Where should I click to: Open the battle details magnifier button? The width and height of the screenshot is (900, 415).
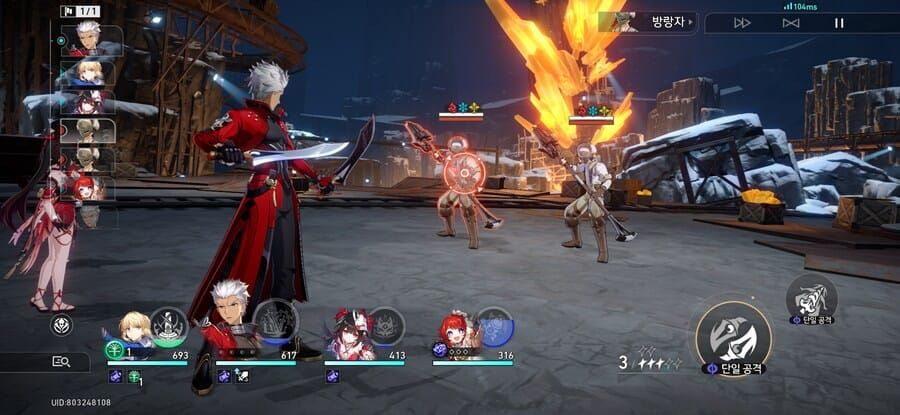coord(60,362)
